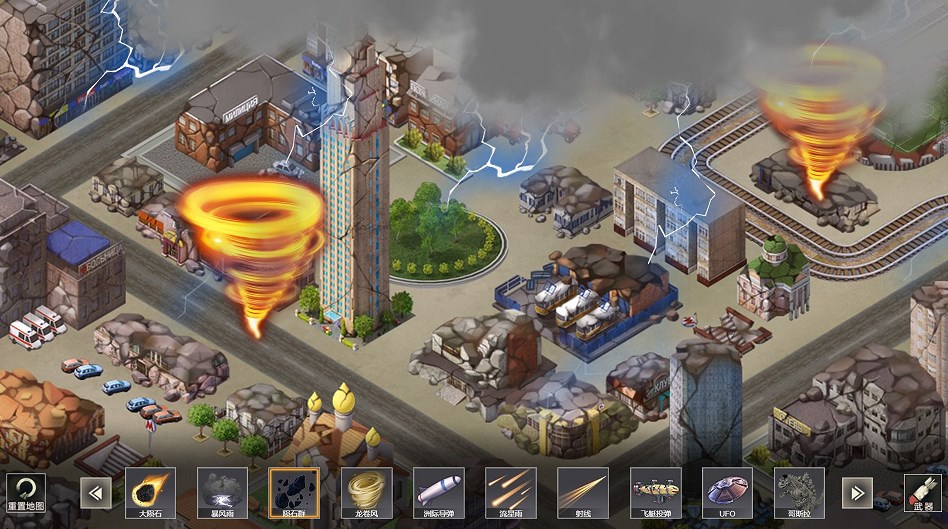
Task: Show more weapons with the right arrow
Action: click(x=855, y=492)
